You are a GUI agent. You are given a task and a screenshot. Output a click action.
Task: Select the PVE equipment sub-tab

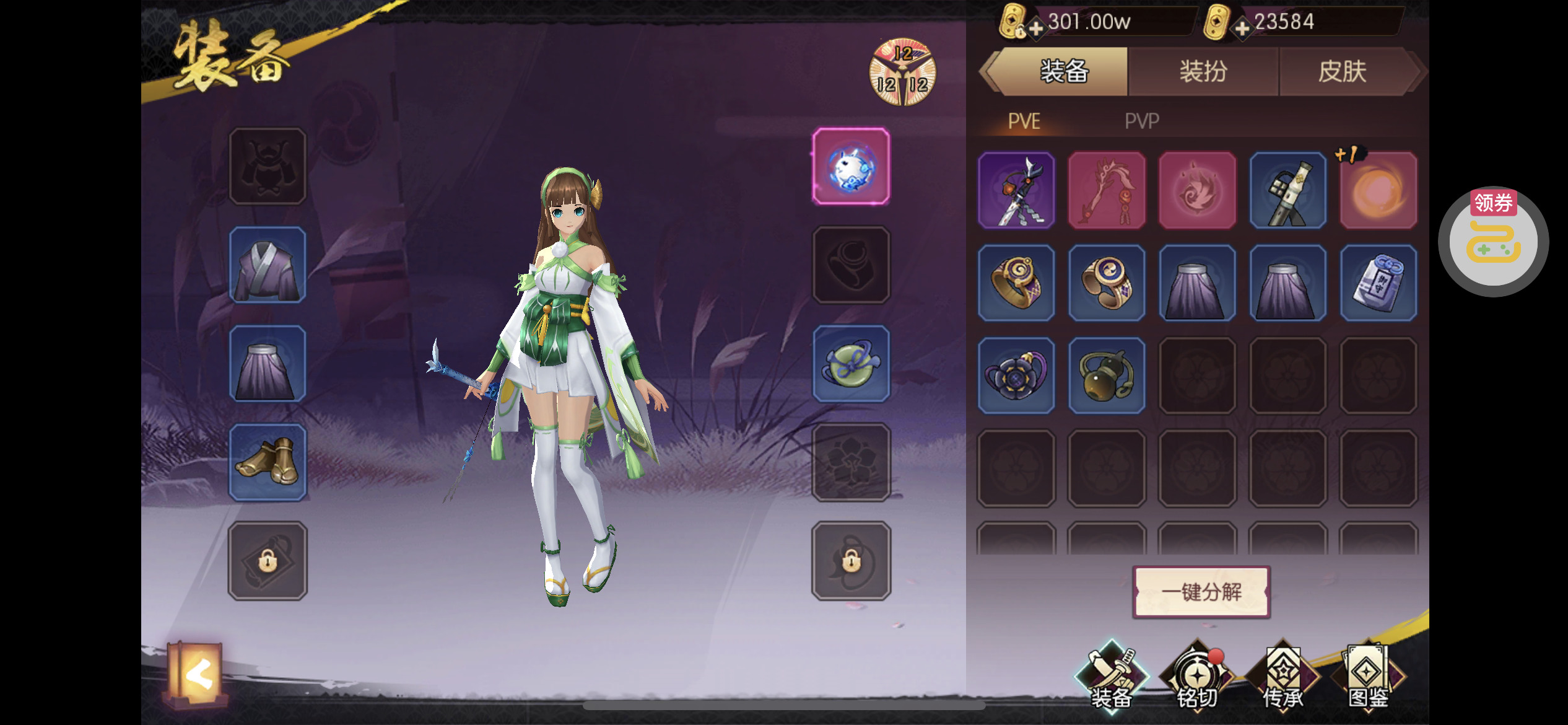pos(1024,121)
